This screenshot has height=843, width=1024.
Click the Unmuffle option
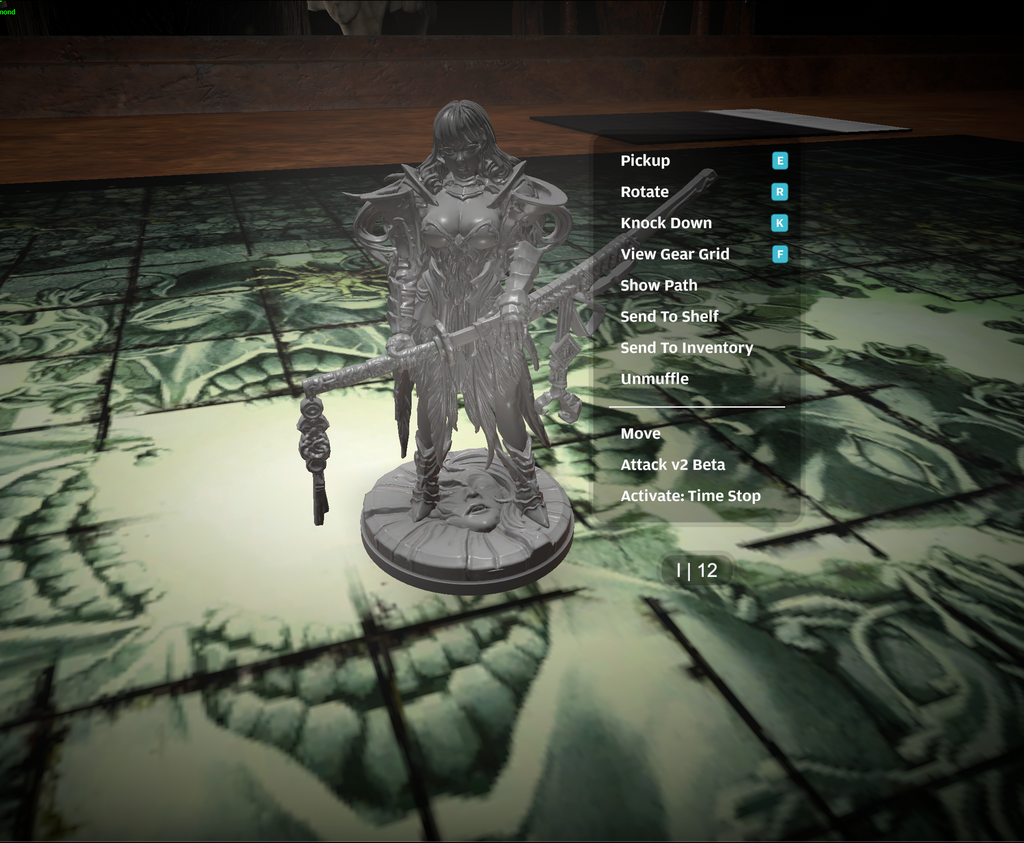(x=654, y=379)
